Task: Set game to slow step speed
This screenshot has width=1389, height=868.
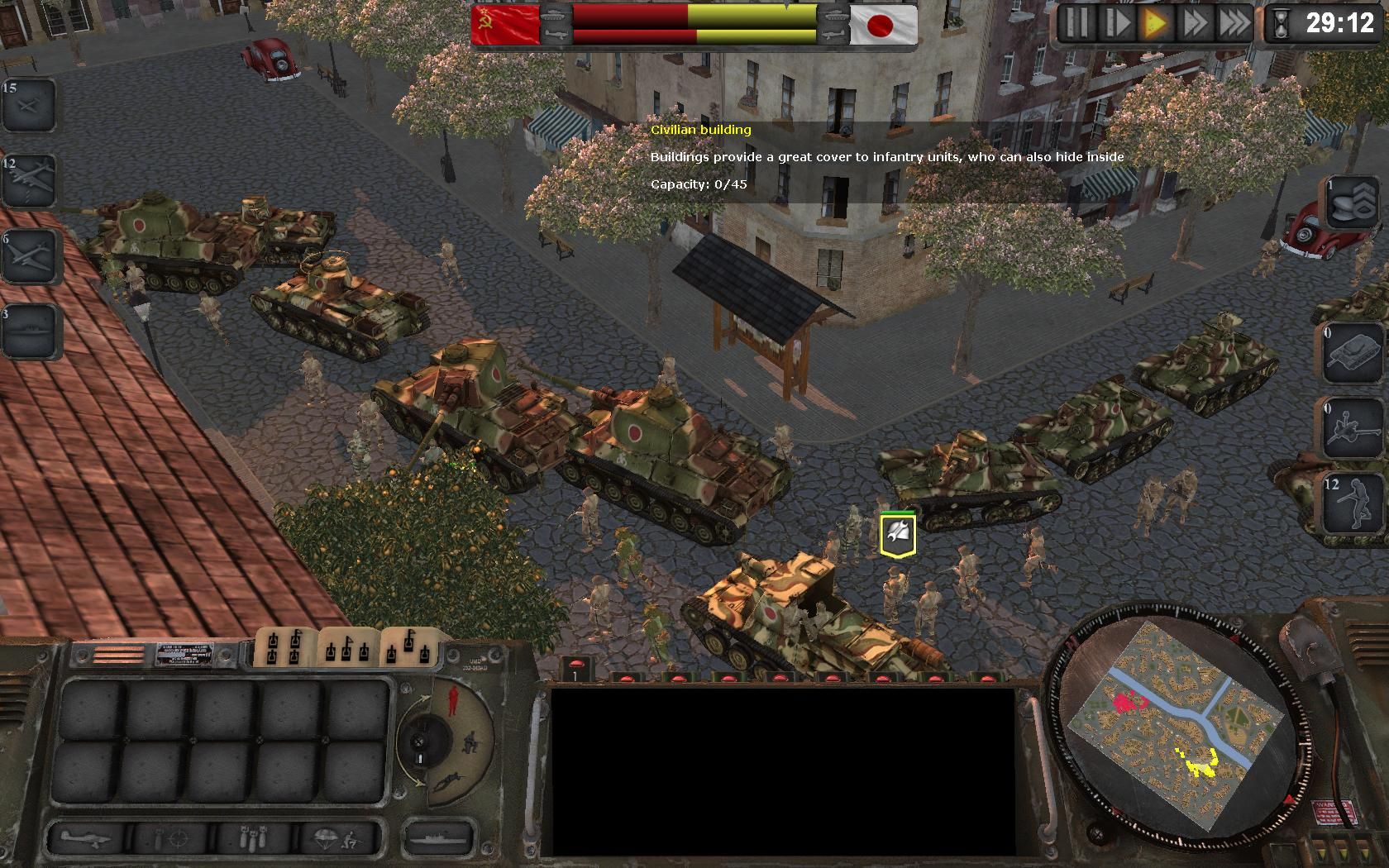Action: tap(1116, 23)
